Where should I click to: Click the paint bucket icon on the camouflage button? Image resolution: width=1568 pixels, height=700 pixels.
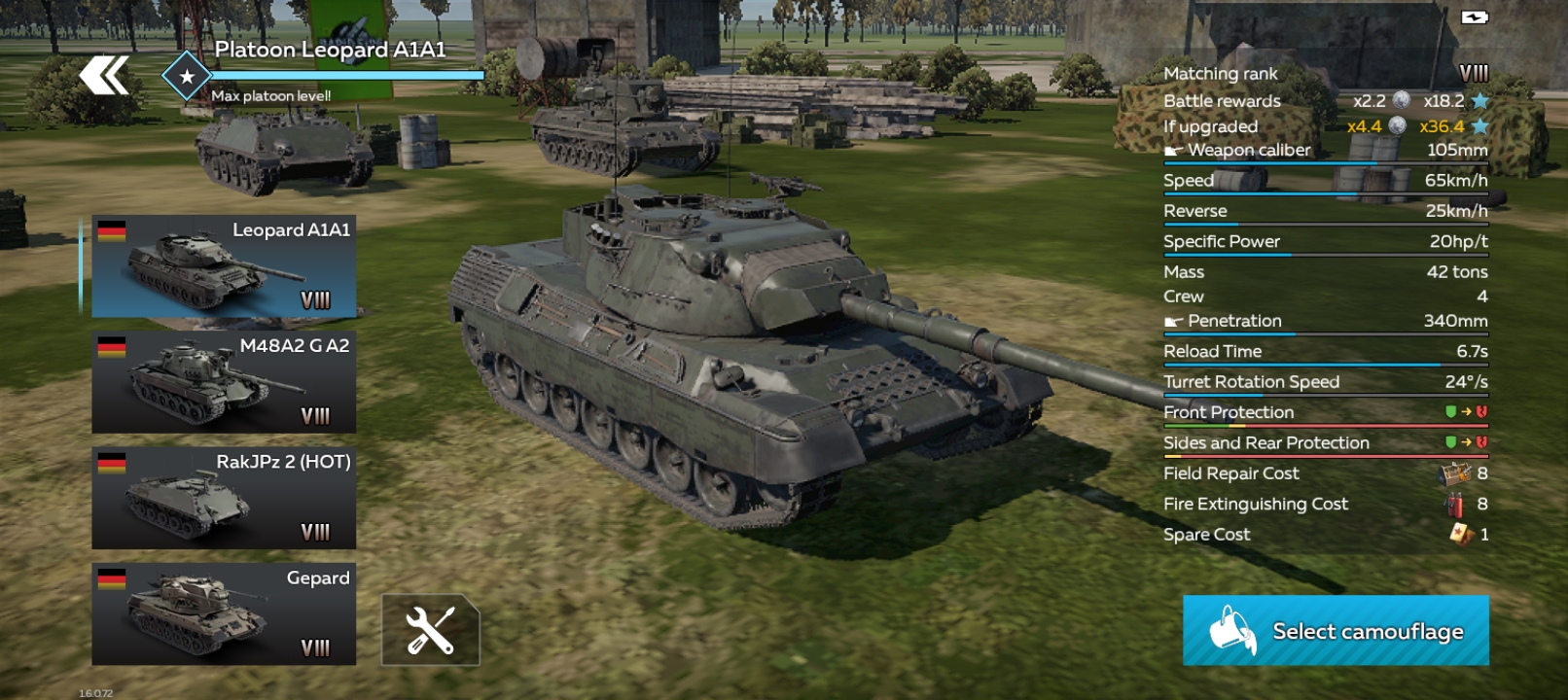pos(1230,630)
